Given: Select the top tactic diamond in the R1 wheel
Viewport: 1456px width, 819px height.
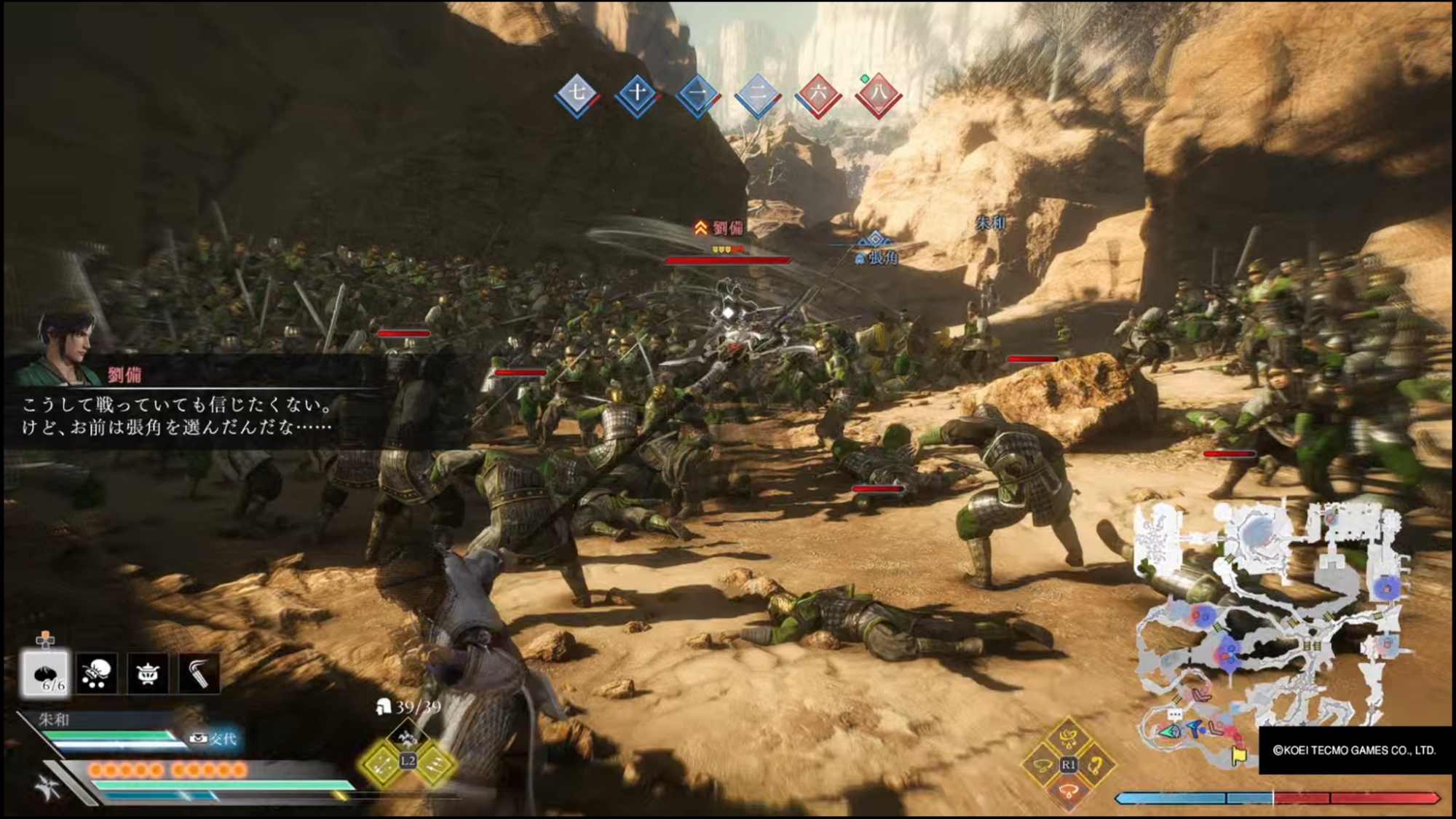Looking at the screenshot, I should click(1068, 739).
